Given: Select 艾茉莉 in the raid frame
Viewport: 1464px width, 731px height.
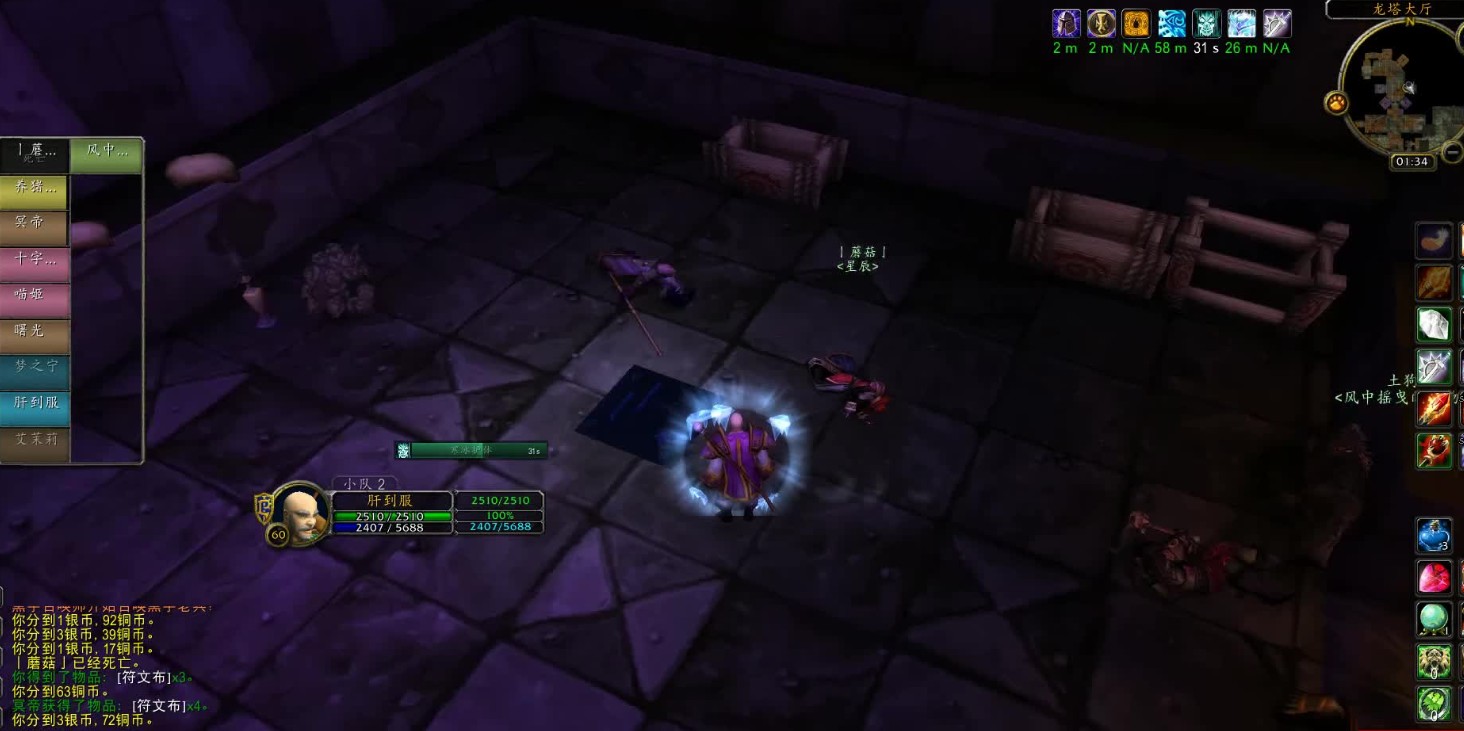Looking at the screenshot, I should 35,440.
